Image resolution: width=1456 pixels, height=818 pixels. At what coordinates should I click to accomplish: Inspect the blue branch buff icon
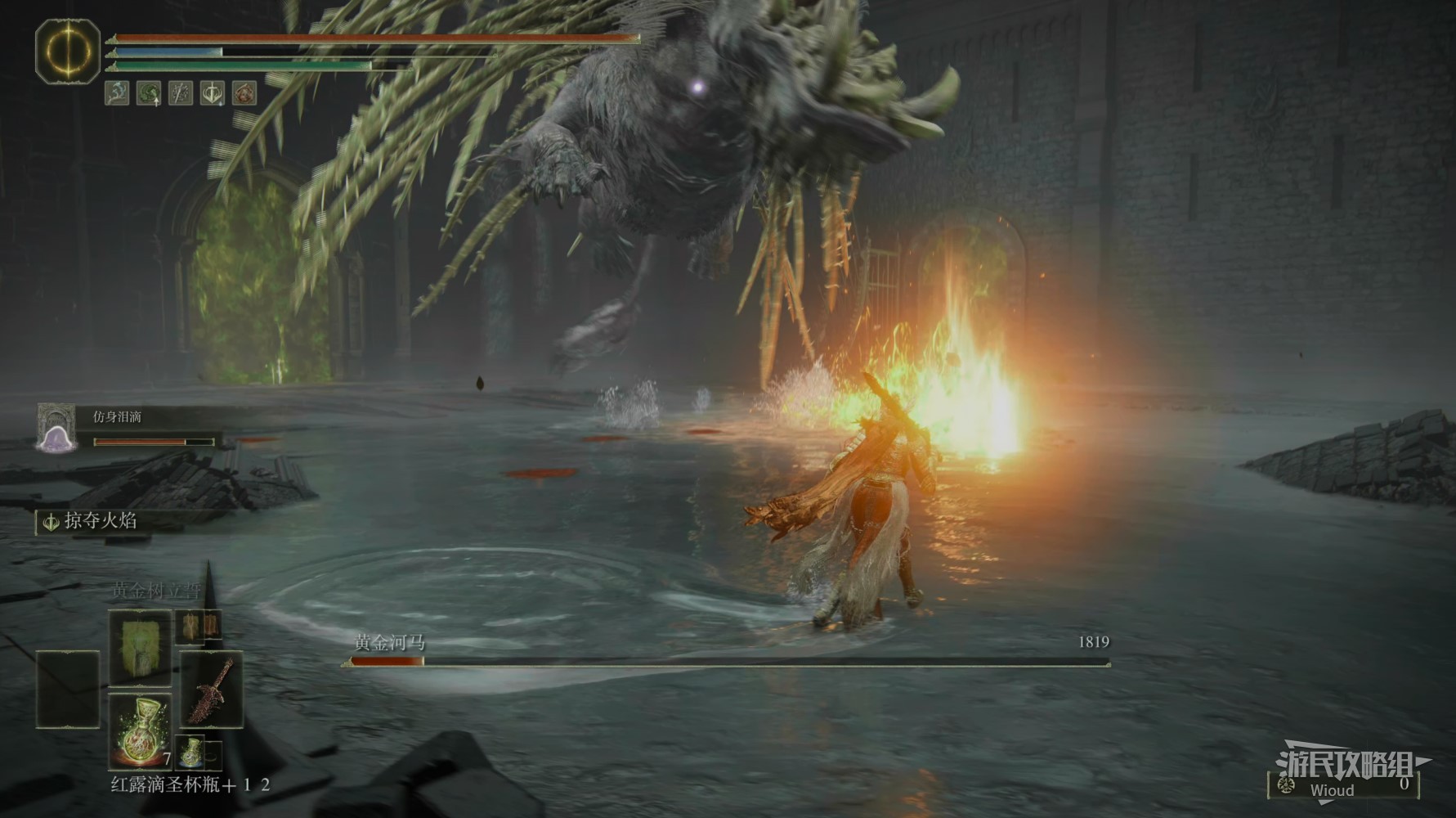tap(117, 93)
